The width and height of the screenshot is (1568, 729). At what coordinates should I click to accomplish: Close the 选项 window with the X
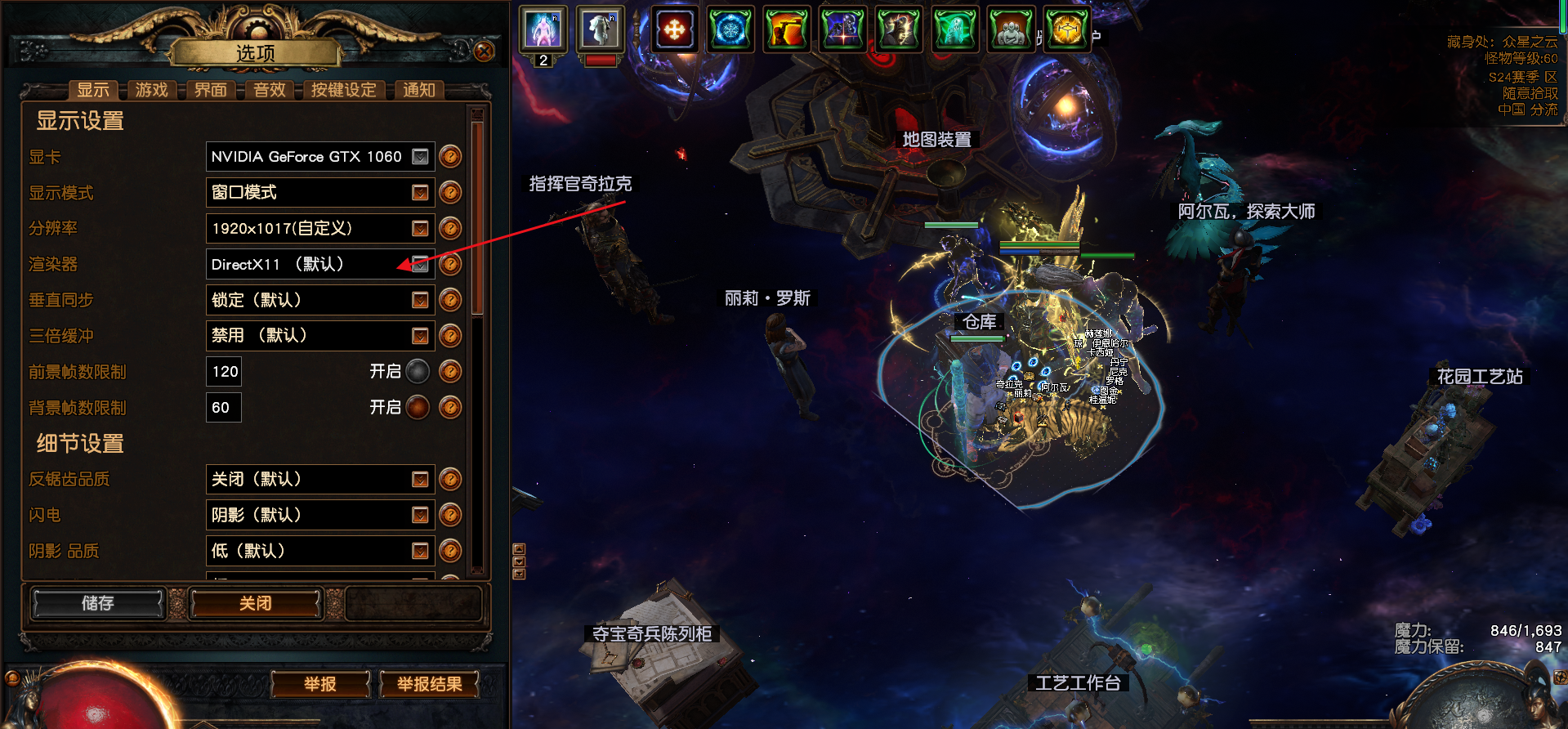point(484,51)
